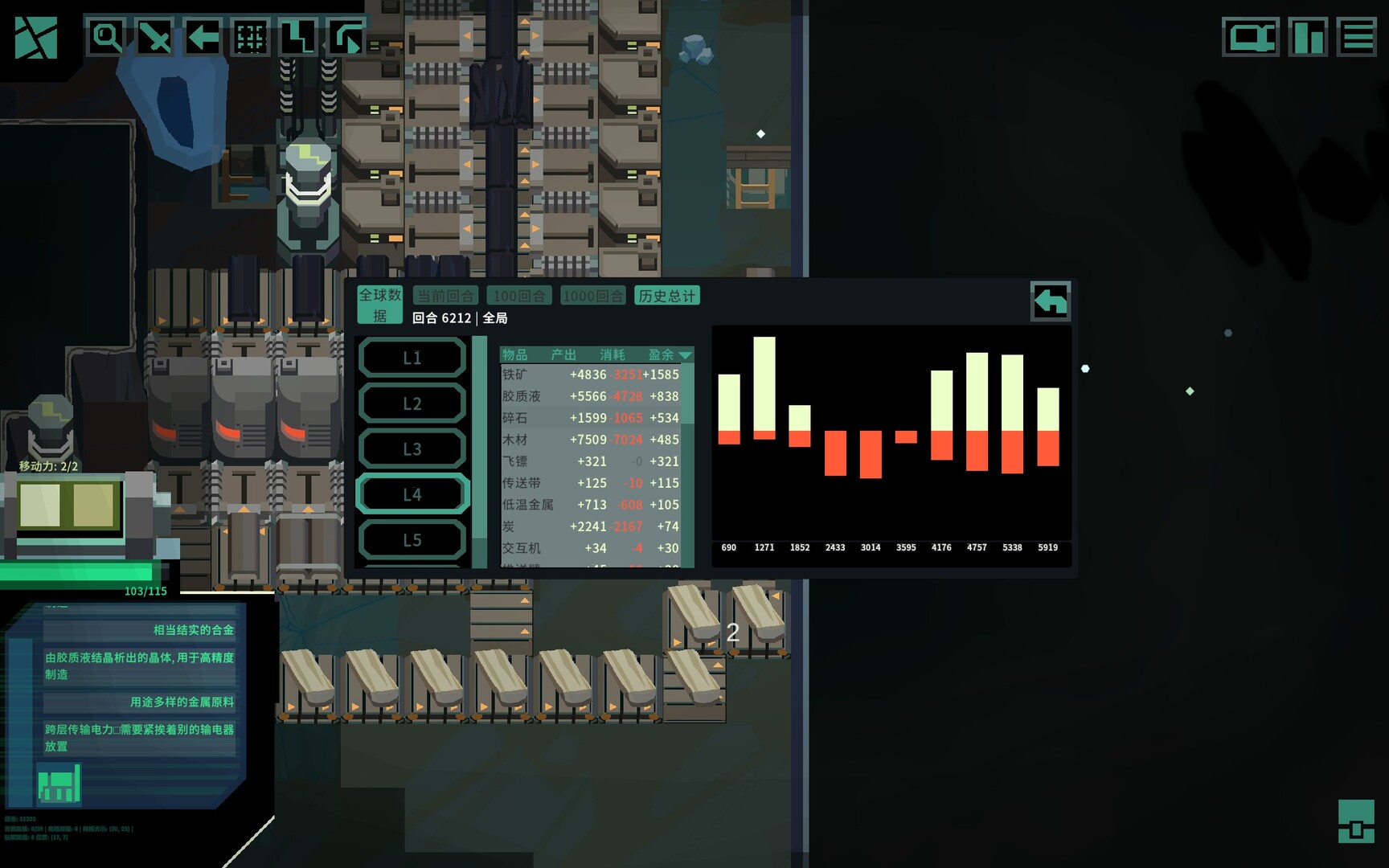This screenshot has height=868, width=1389.
Task: Switch to the 当前回合 tab
Action: tap(445, 295)
